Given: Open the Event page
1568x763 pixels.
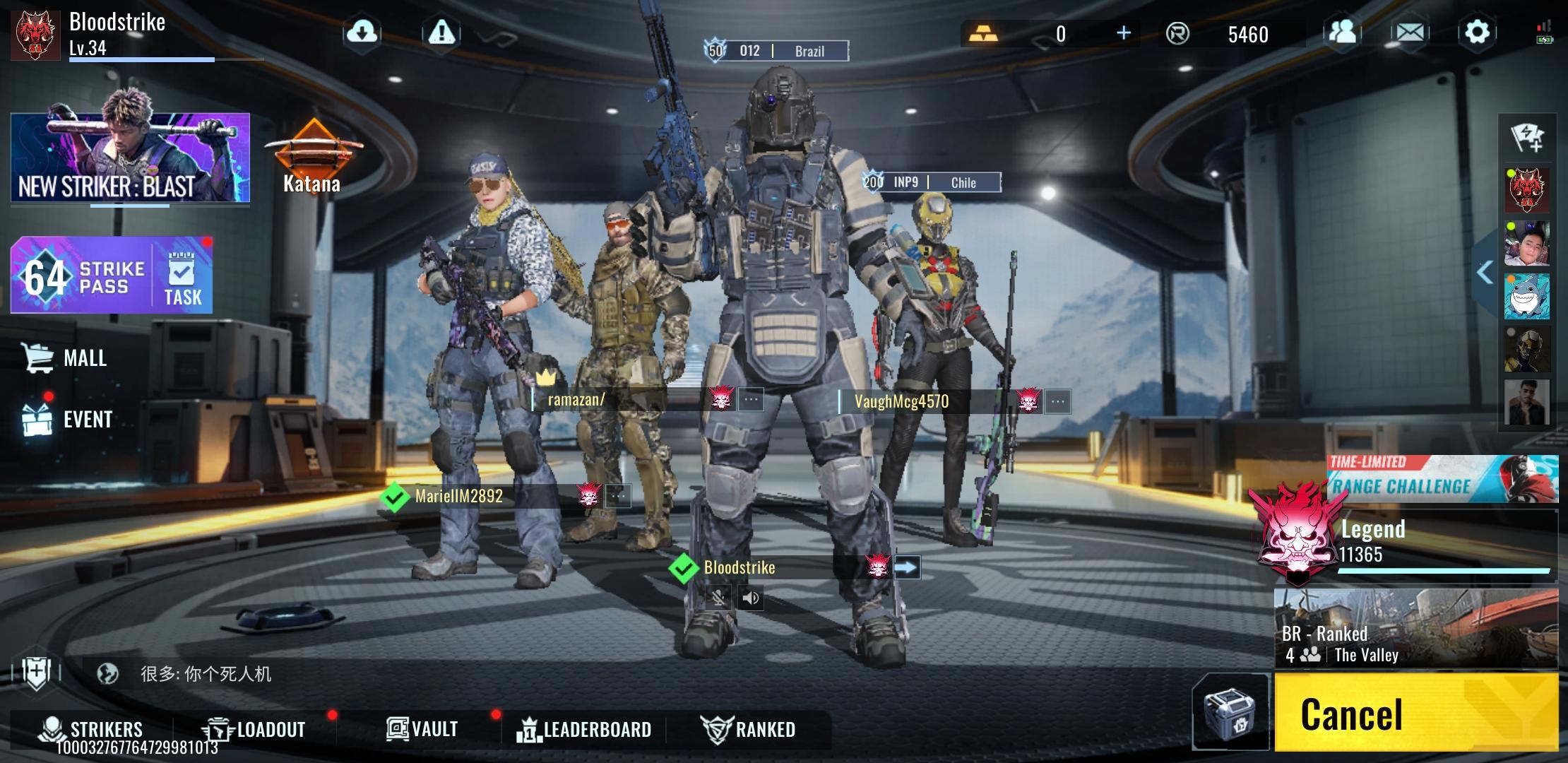Looking at the screenshot, I should point(68,419).
